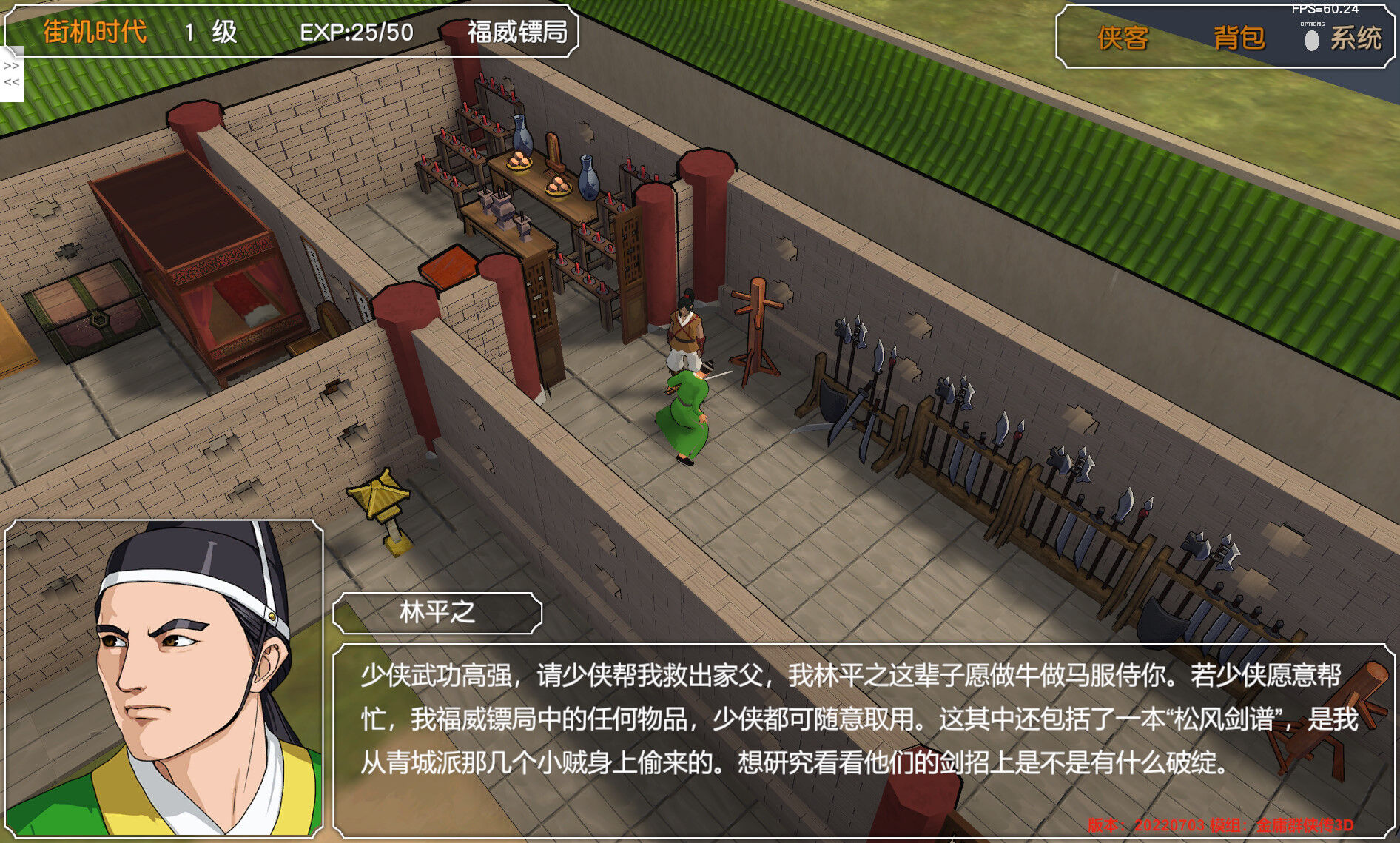1400x843 pixels.
Task: Expand the side panel with the >> arrow
Action: click(10, 67)
